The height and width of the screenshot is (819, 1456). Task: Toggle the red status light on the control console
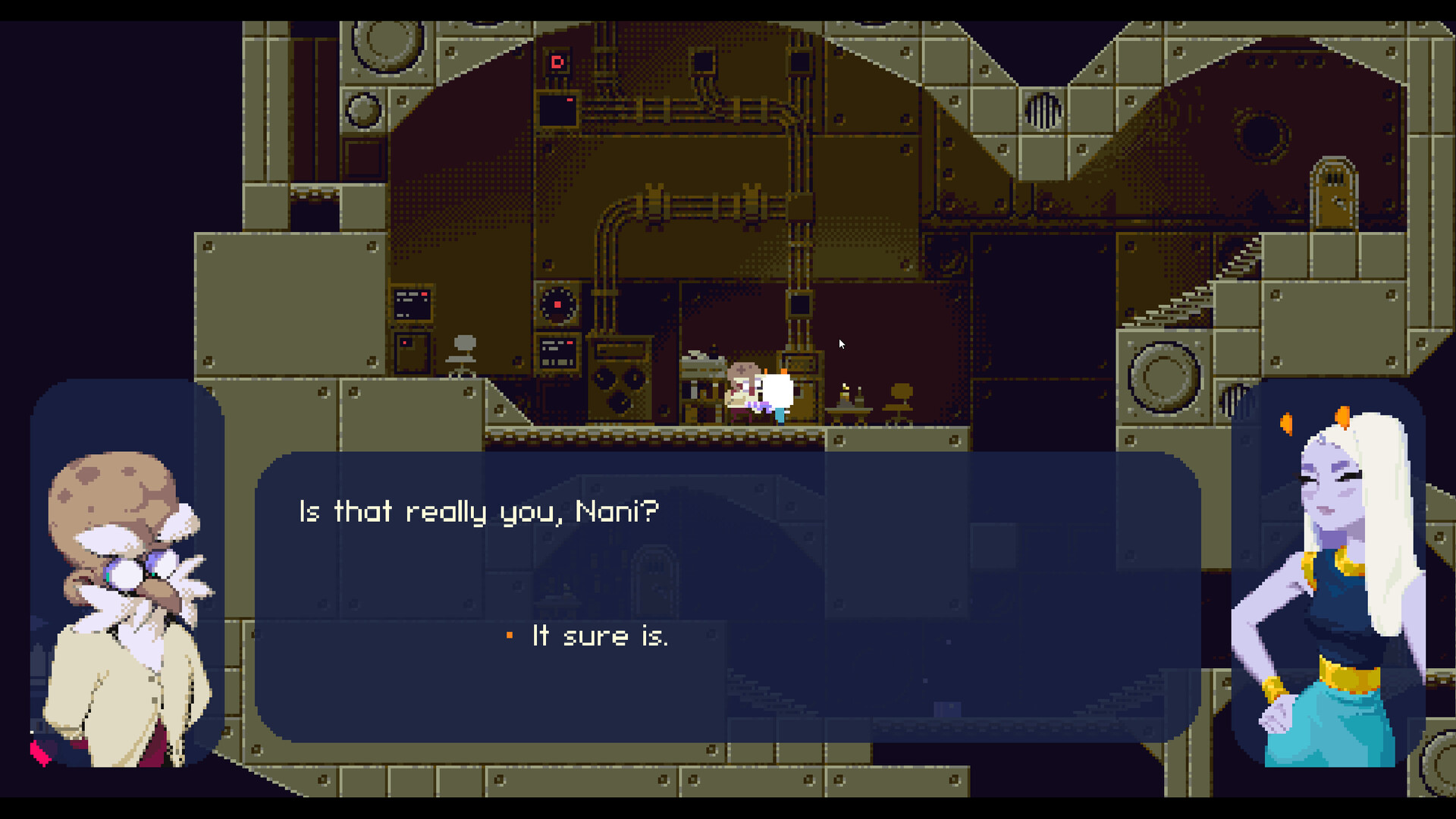pos(568,342)
